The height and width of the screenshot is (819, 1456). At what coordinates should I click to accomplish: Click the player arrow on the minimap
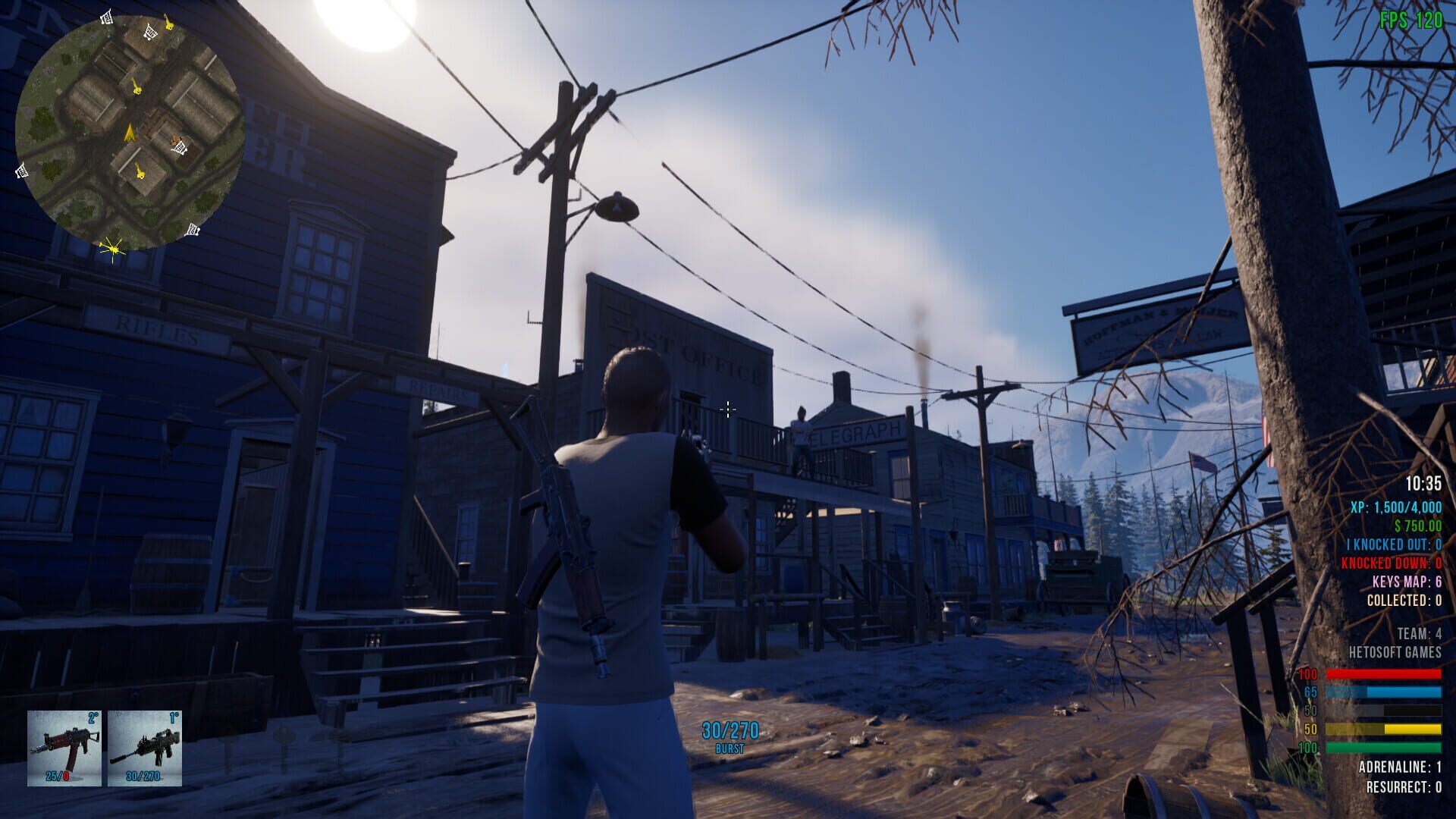(x=129, y=133)
